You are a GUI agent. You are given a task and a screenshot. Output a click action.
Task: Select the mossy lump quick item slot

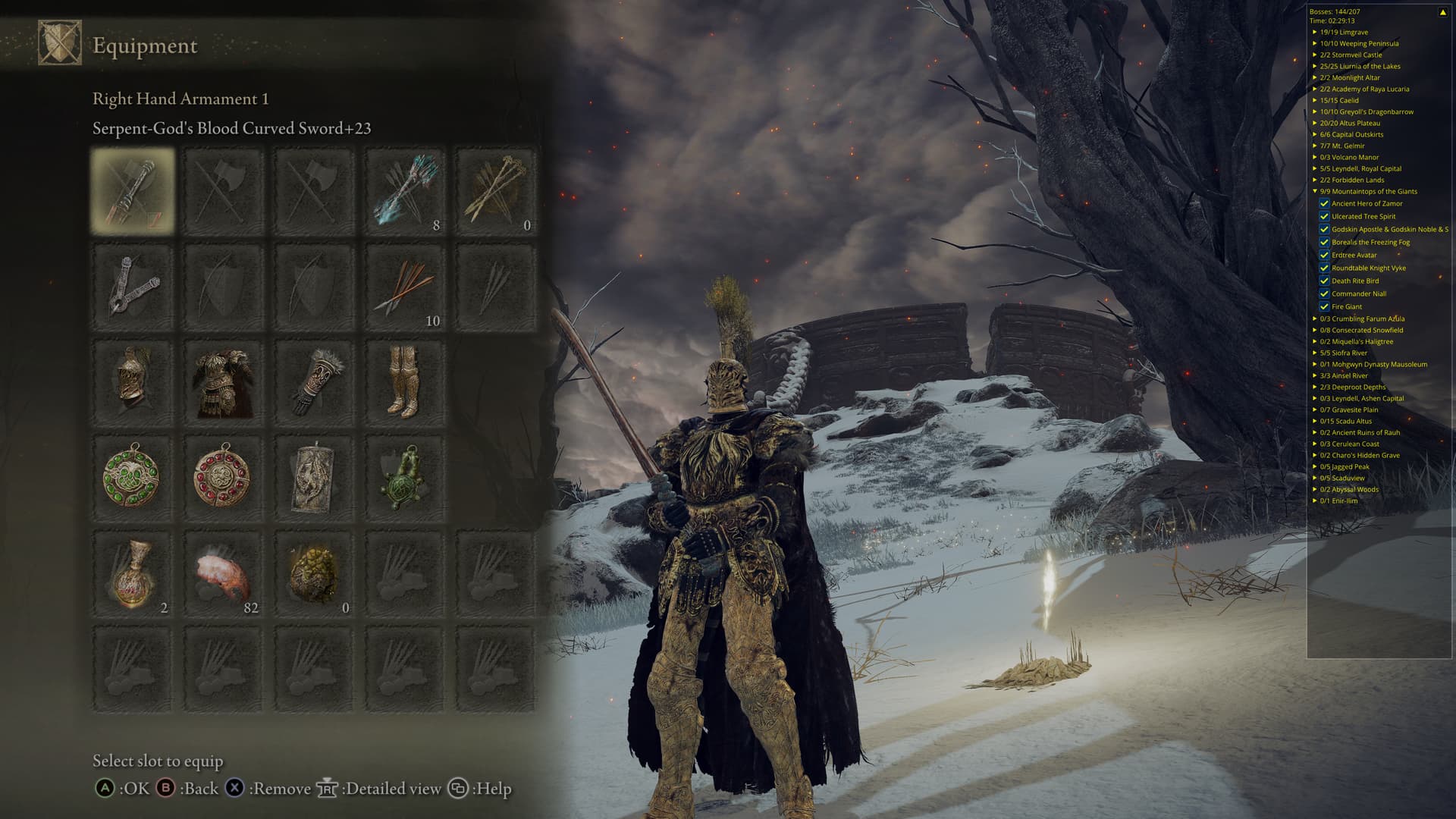click(x=313, y=573)
